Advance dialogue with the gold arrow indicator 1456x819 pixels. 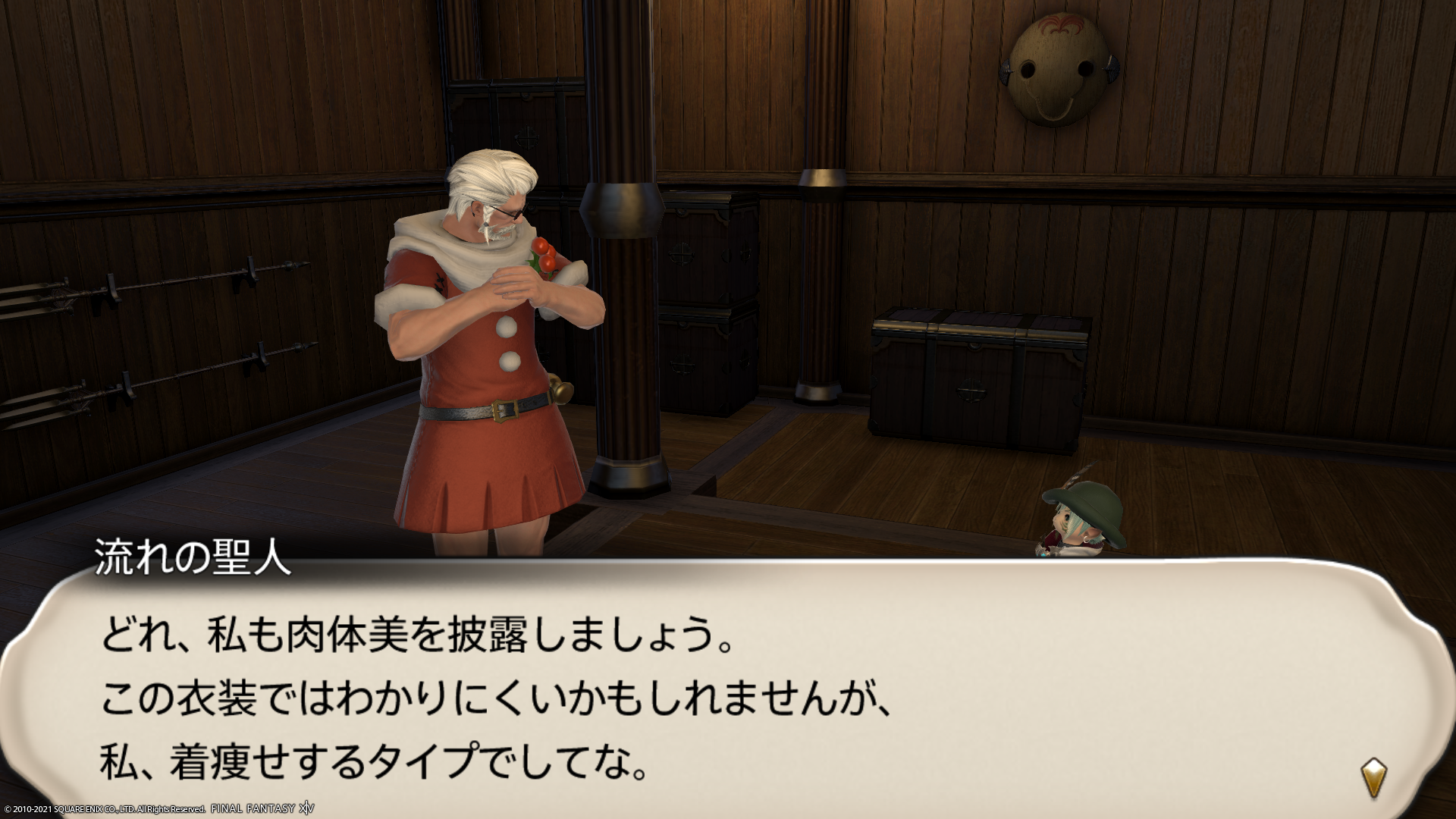[x=1373, y=777]
